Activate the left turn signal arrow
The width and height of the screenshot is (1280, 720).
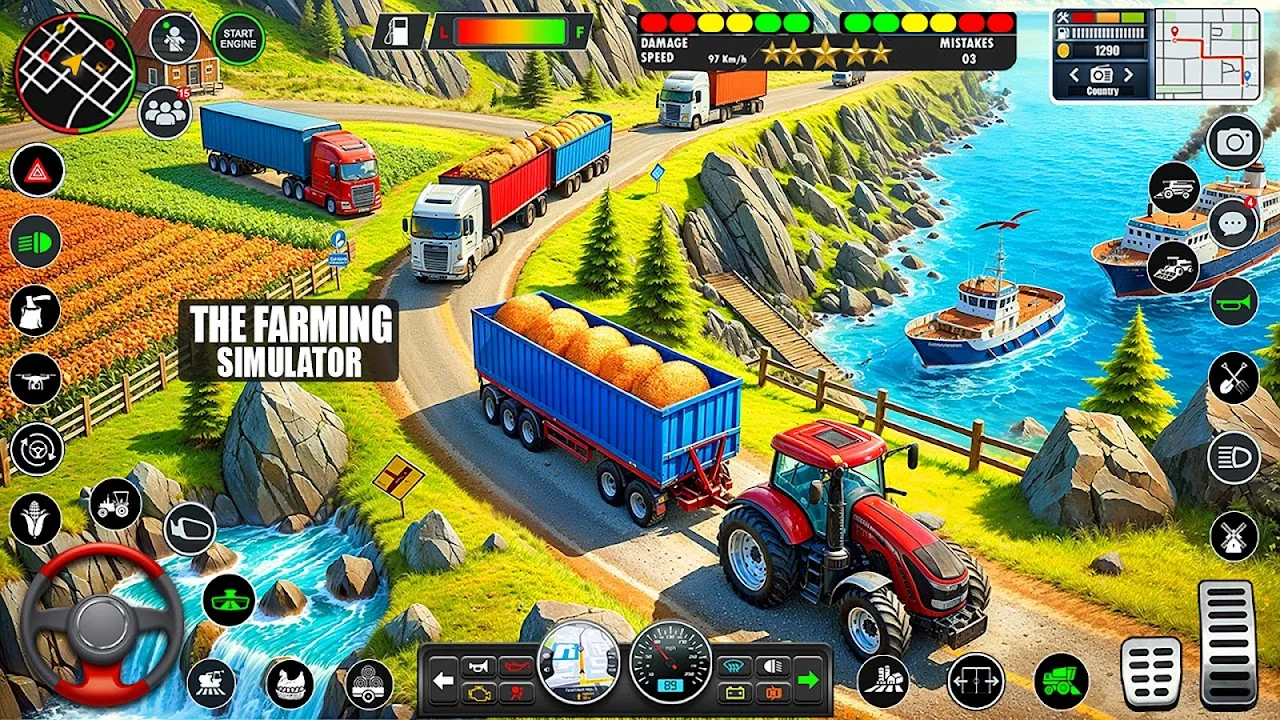click(444, 680)
